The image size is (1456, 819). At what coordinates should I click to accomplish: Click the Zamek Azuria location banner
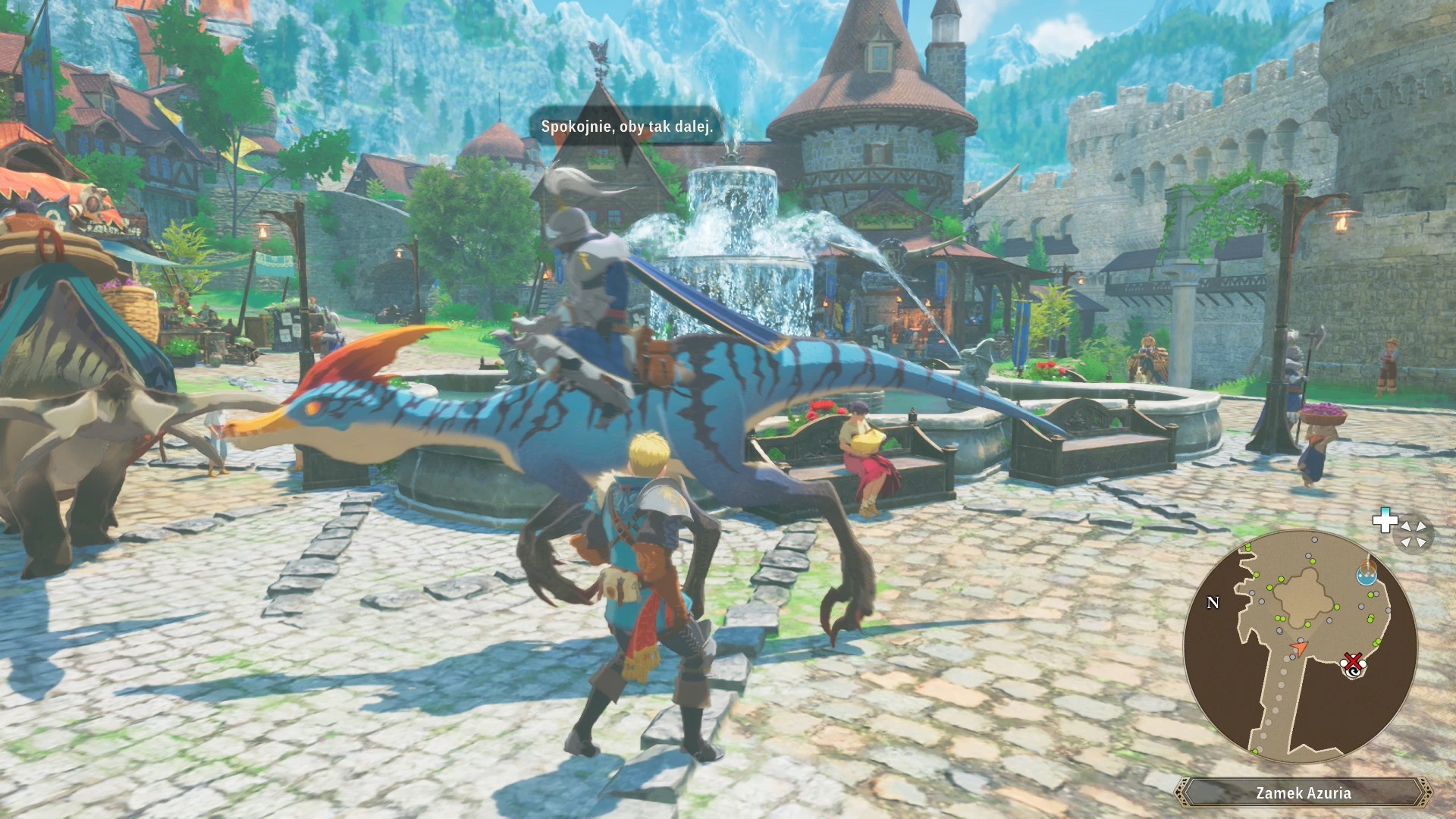click(x=1303, y=793)
